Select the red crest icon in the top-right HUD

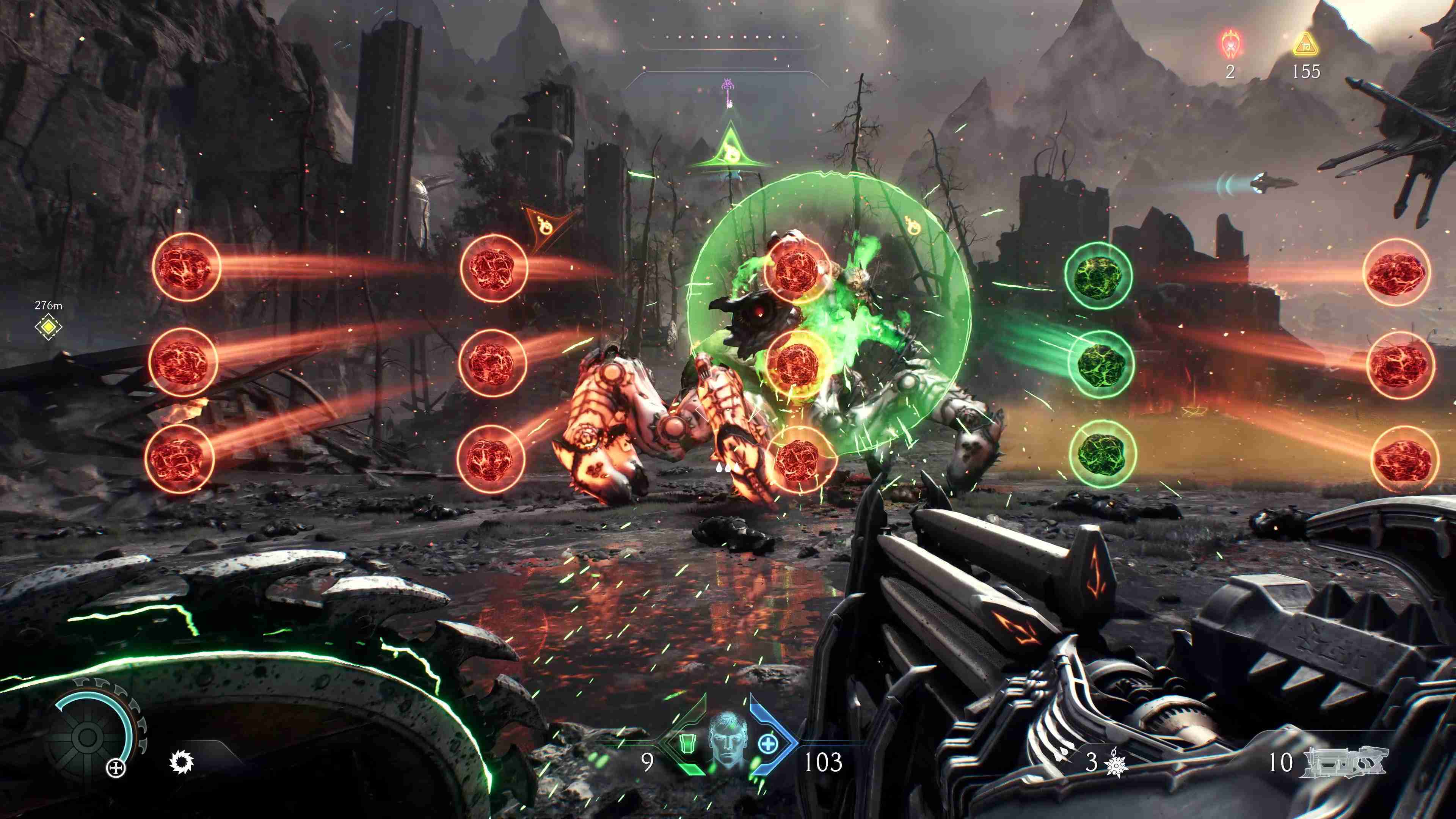(x=1230, y=44)
